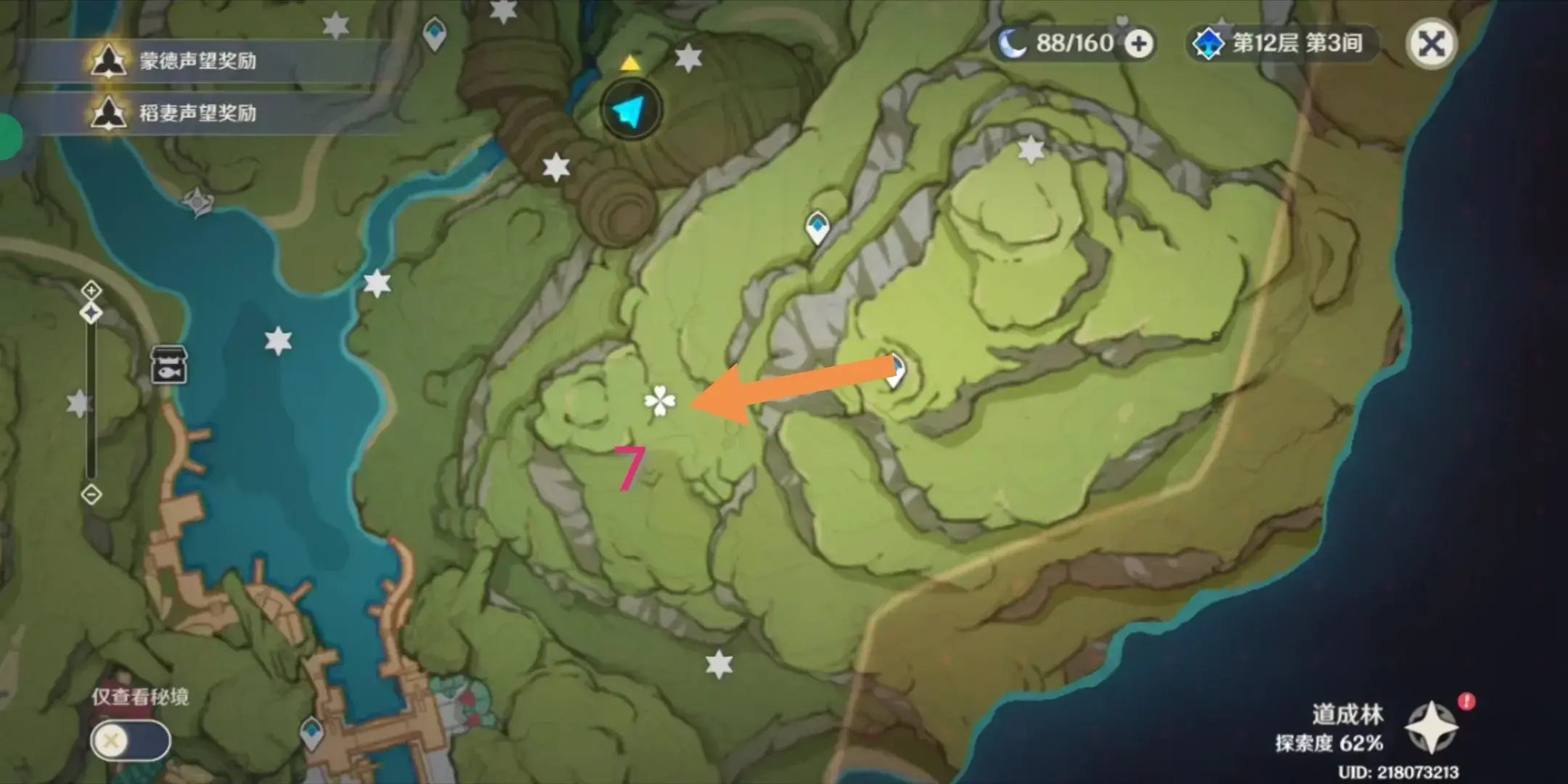Select the fishing spot marker by the river
Image resolution: width=1568 pixels, height=784 pixels.
pos(168,364)
